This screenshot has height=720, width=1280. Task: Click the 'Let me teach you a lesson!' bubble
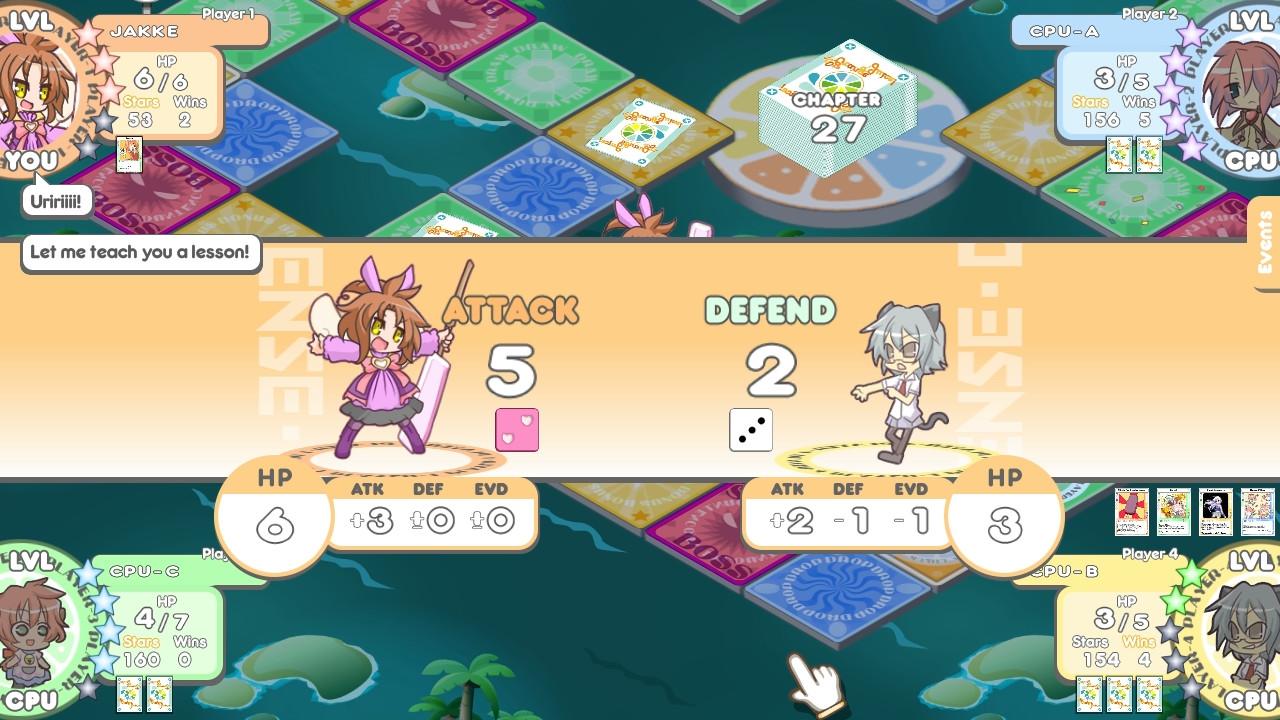click(139, 253)
